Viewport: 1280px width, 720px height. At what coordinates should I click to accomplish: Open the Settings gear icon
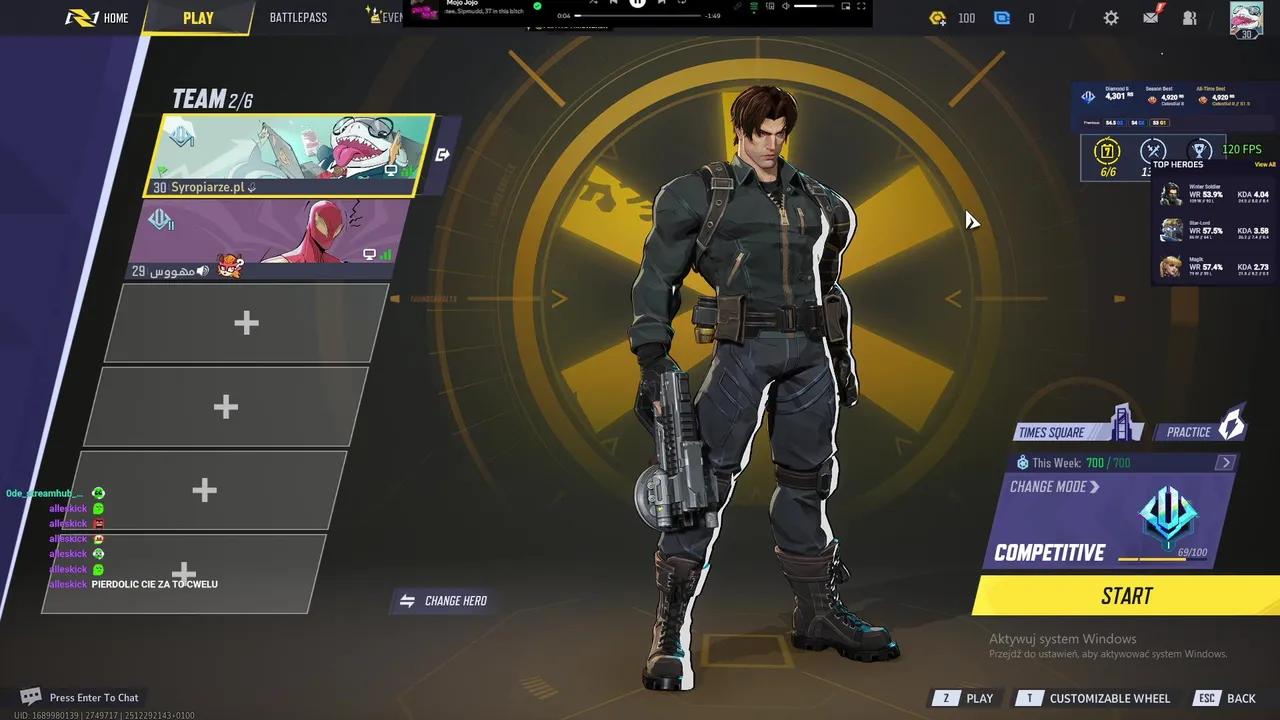coord(1110,17)
